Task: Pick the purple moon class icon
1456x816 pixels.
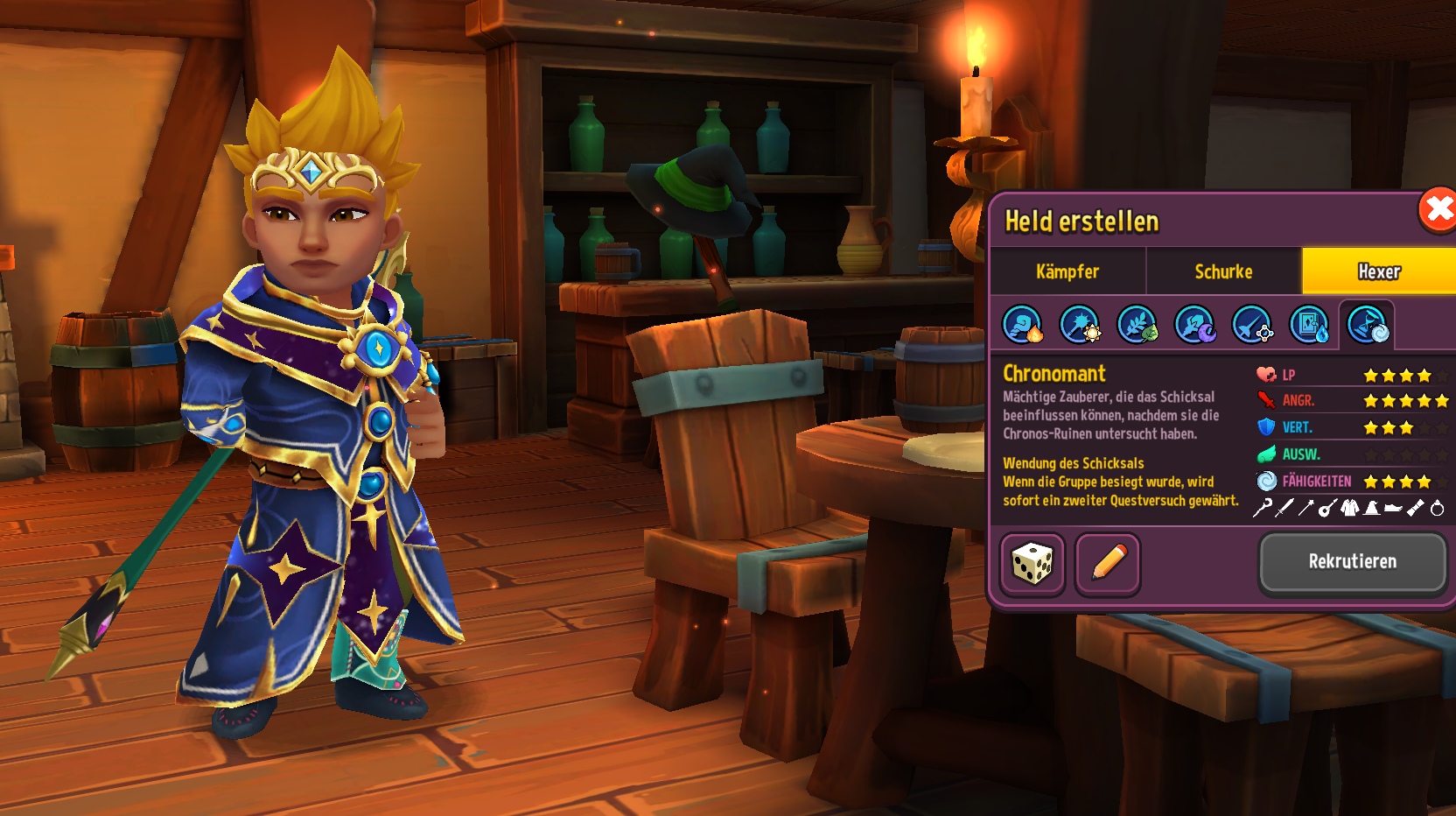Action: [1194, 325]
